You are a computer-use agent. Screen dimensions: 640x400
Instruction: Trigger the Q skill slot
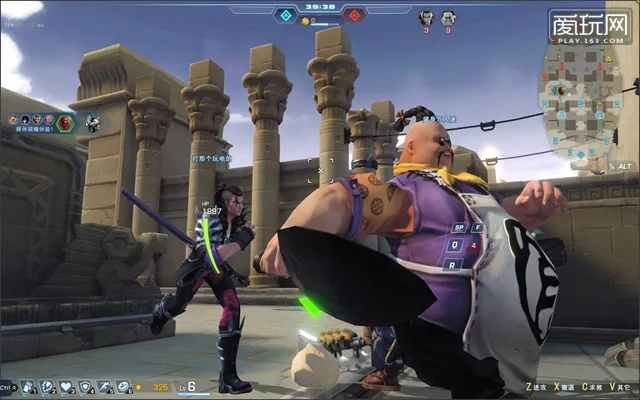453,245
